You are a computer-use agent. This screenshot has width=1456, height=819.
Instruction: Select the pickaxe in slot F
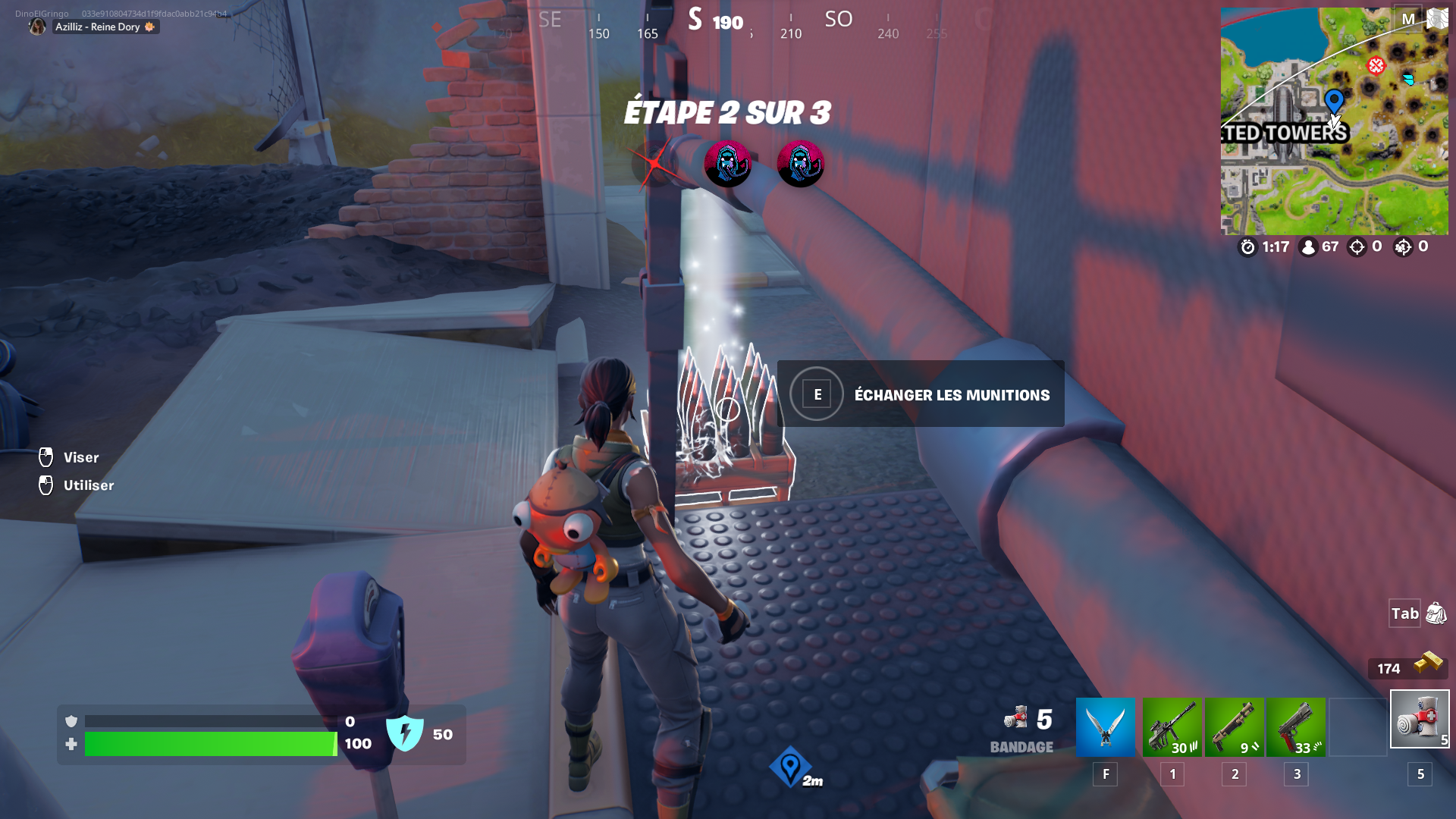tap(1105, 726)
